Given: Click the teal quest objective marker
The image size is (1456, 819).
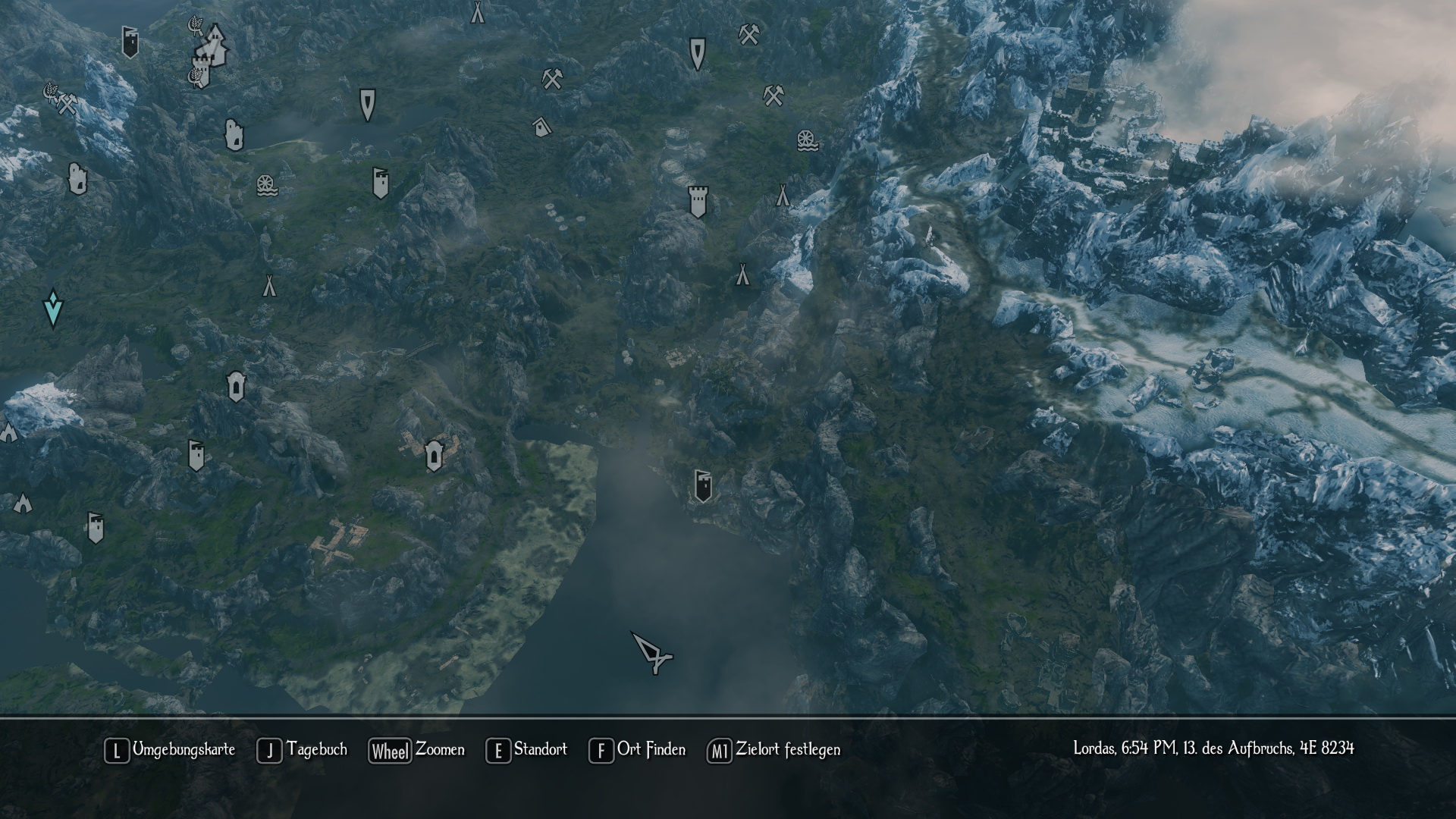Looking at the screenshot, I should point(53,308).
